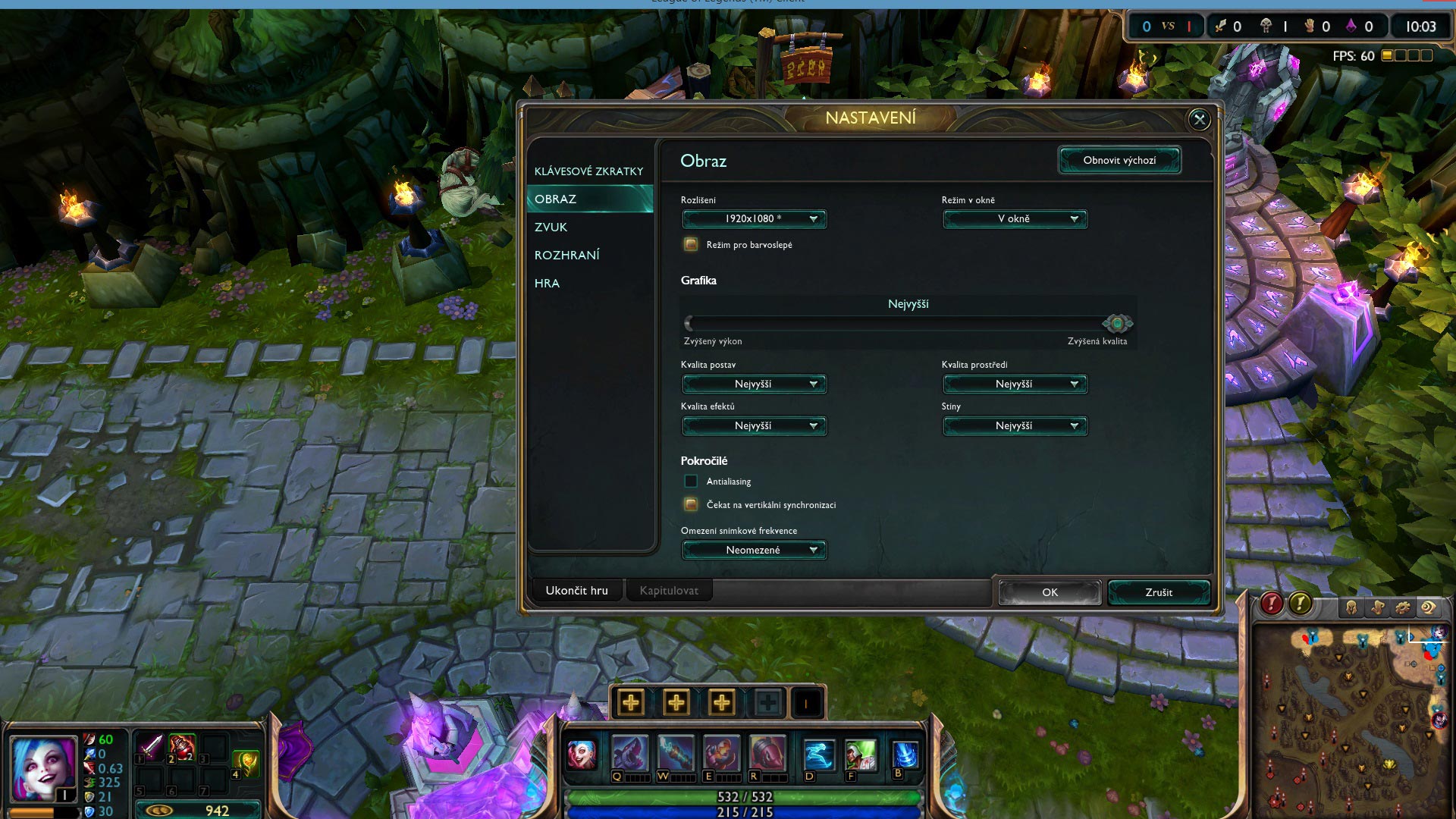Open the Rozlišení resolution dropdown
Viewport: 1456px width, 819px height.
click(754, 219)
